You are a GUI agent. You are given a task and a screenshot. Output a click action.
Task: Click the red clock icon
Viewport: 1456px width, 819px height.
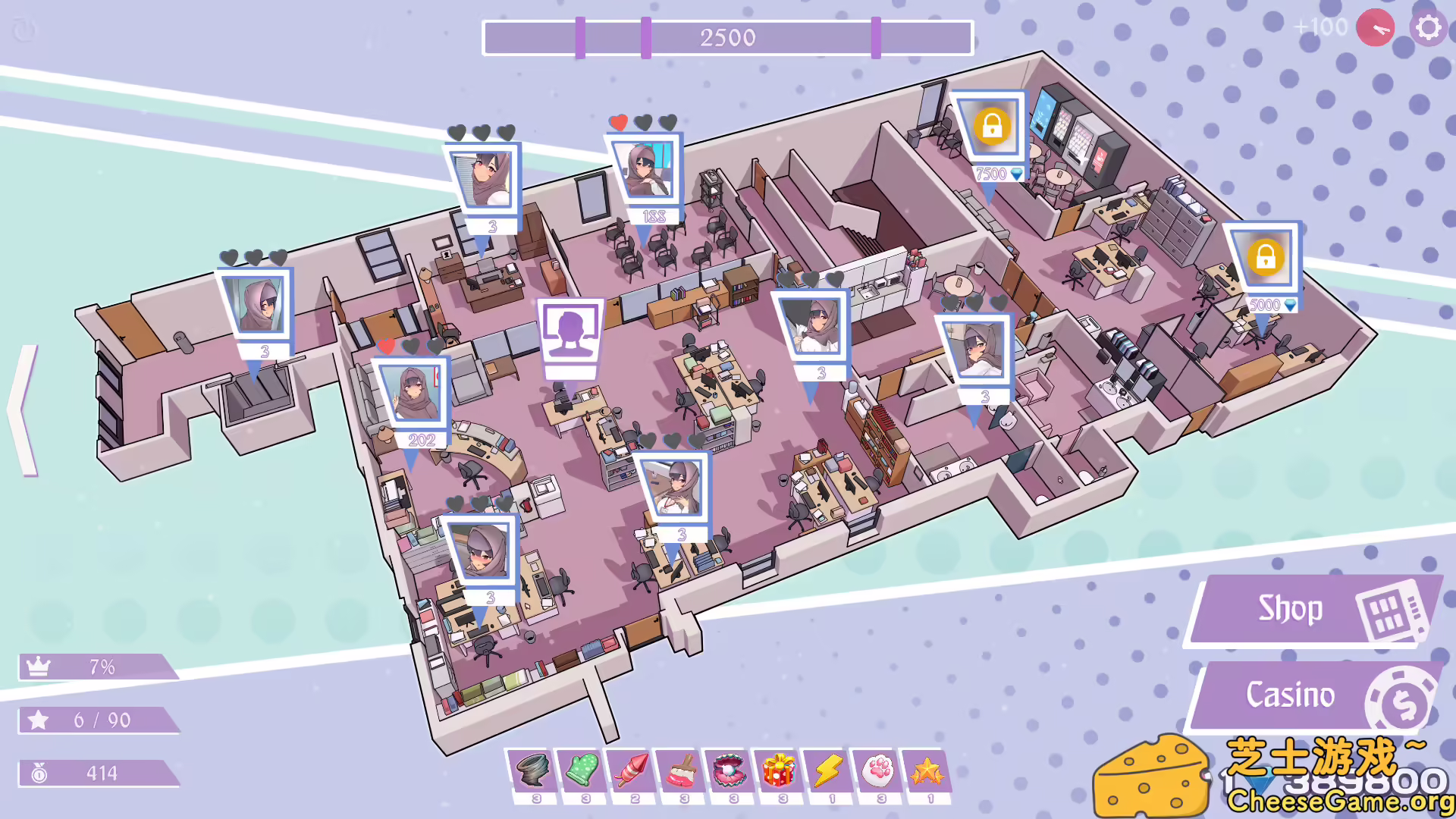click(x=1375, y=28)
